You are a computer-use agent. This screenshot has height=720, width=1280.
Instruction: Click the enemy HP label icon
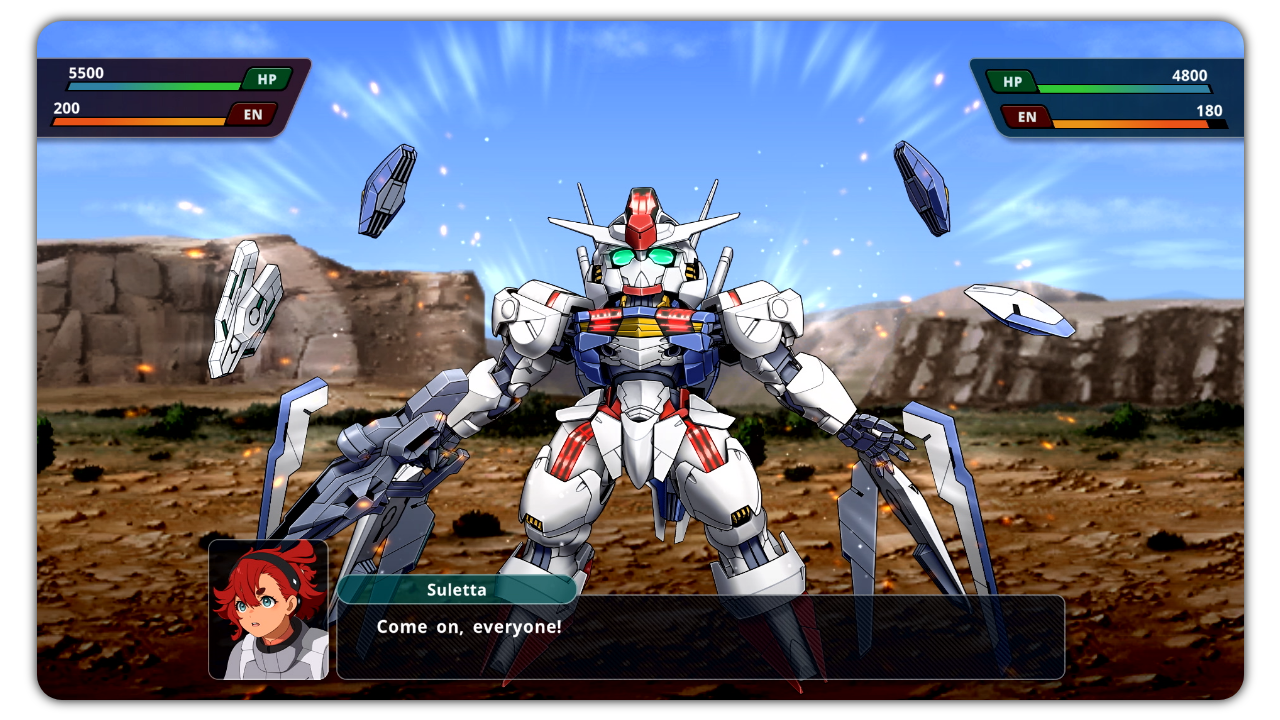pos(1011,81)
